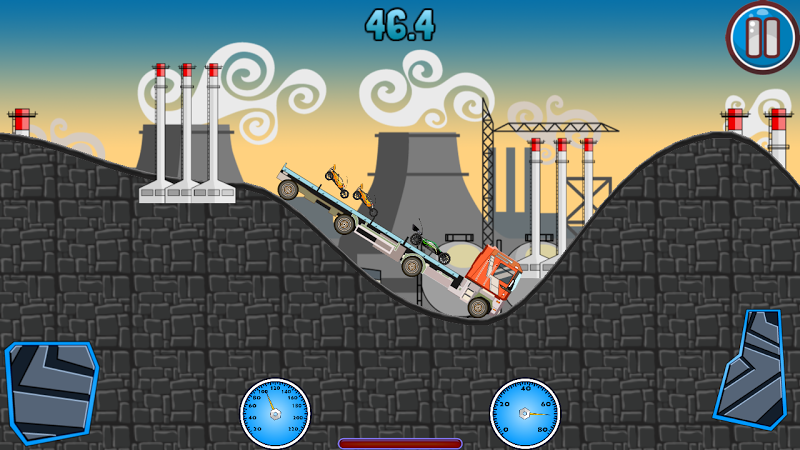Pause the game with the round button

tap(762, 37)
